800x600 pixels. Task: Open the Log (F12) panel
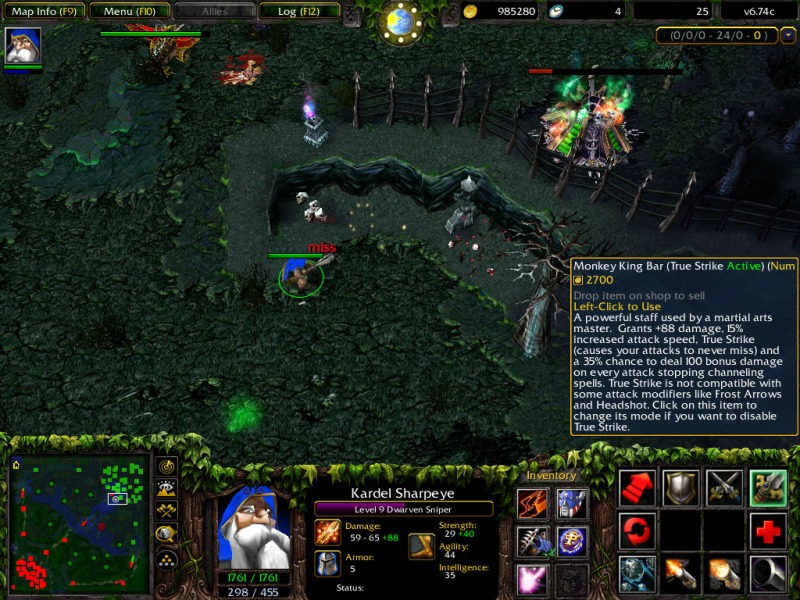coord(297,11)
